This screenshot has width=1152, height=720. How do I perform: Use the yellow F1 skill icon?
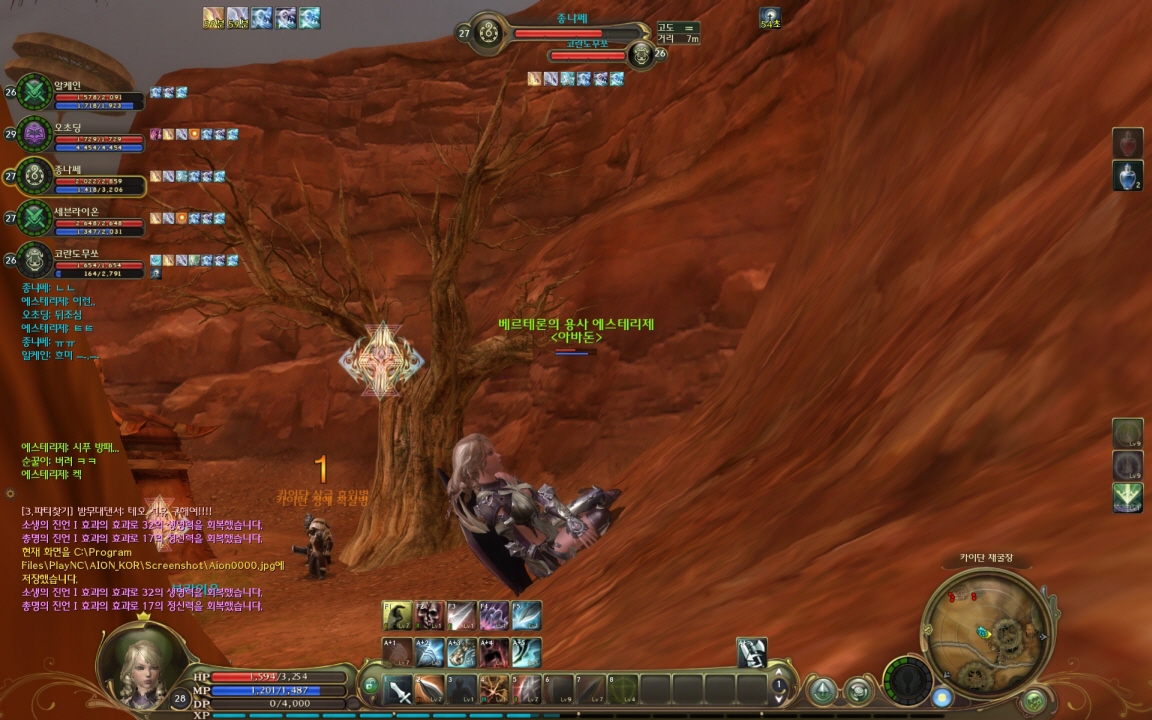[398, 616]
